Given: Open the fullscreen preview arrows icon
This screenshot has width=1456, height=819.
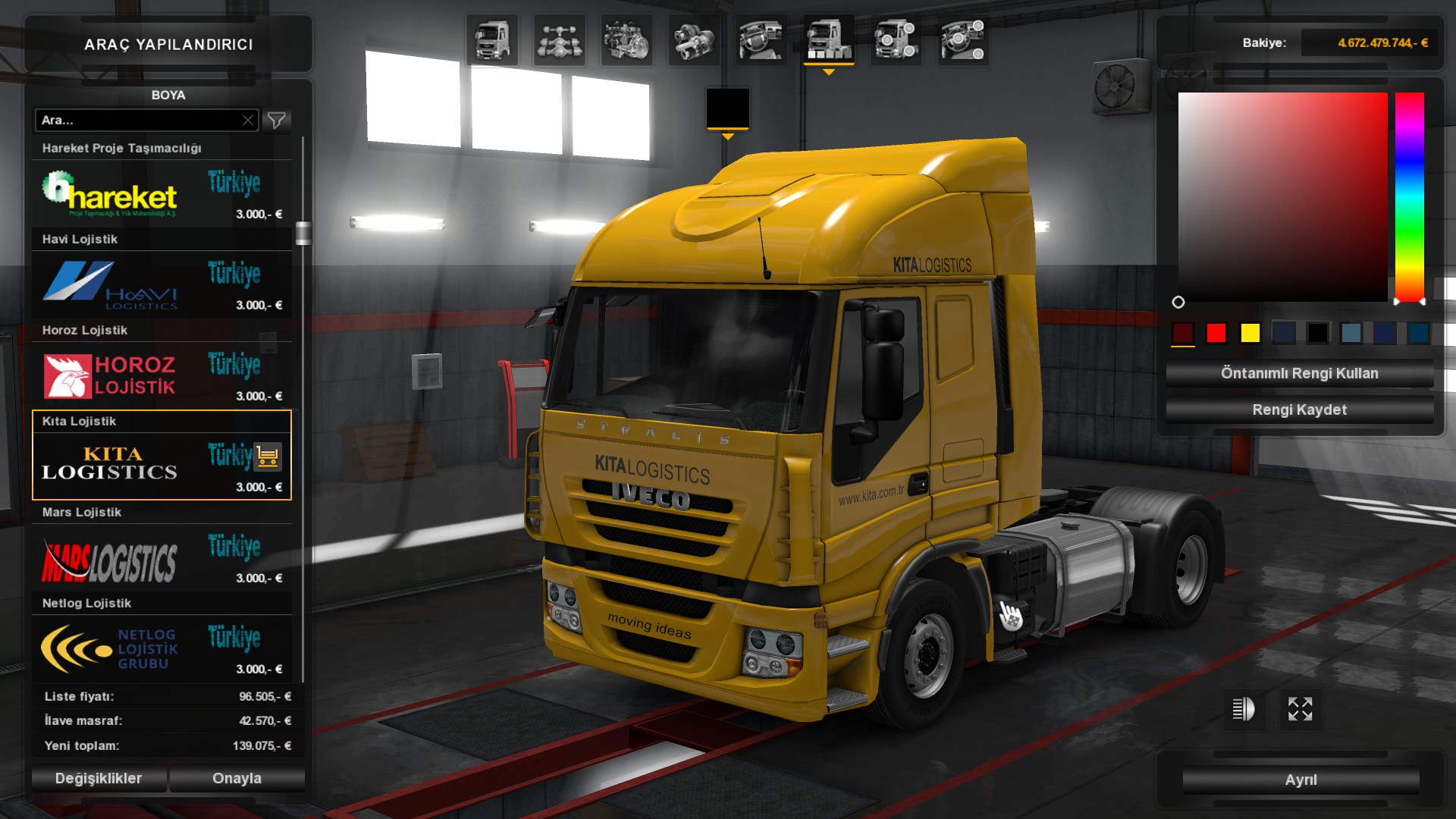Looking at the screenshot, I should [1301, 710].
